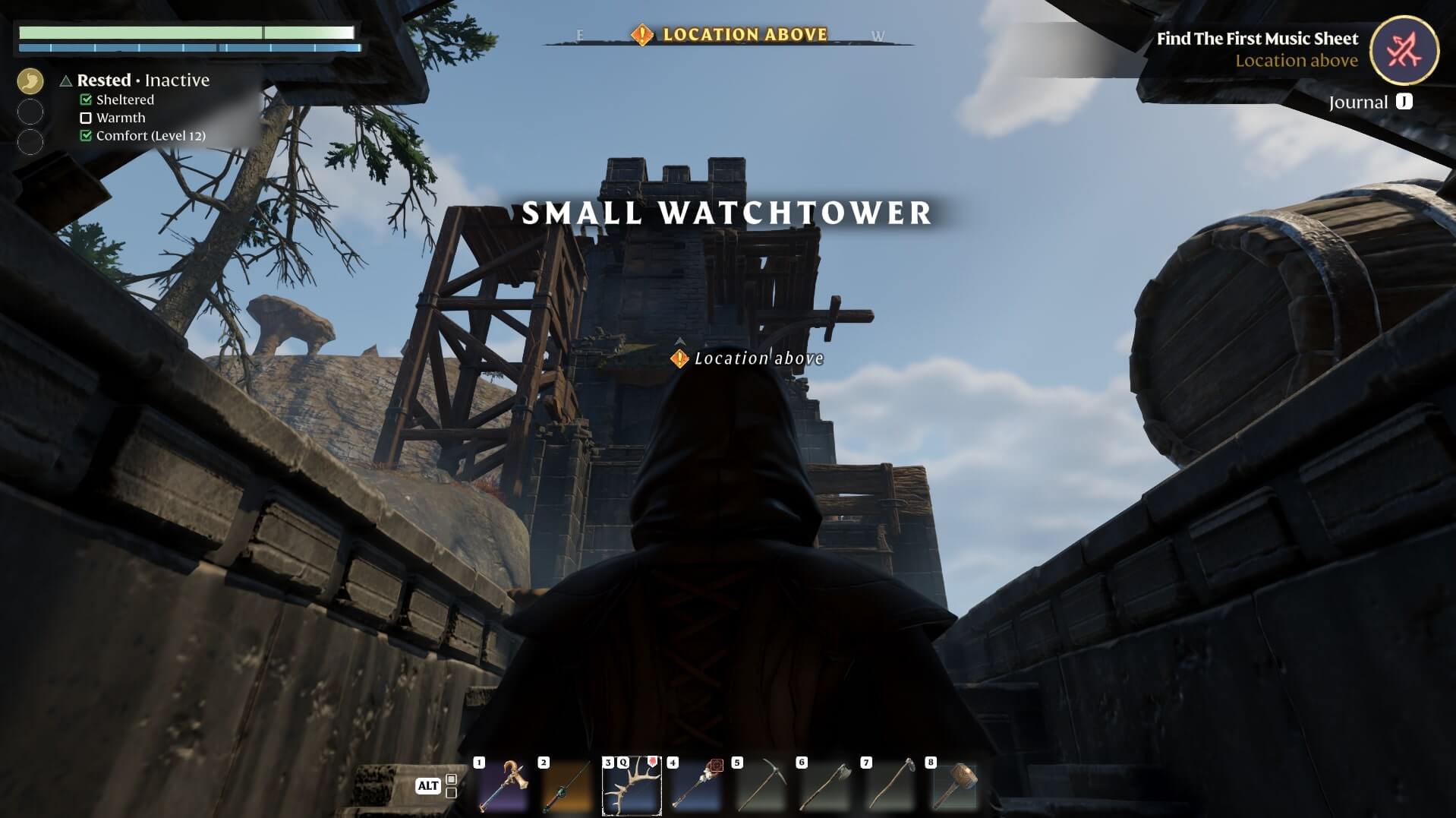This screenshot has height=818, width=1456.
Task: Select the golden war hammer in slot 1
Action: 503,786
